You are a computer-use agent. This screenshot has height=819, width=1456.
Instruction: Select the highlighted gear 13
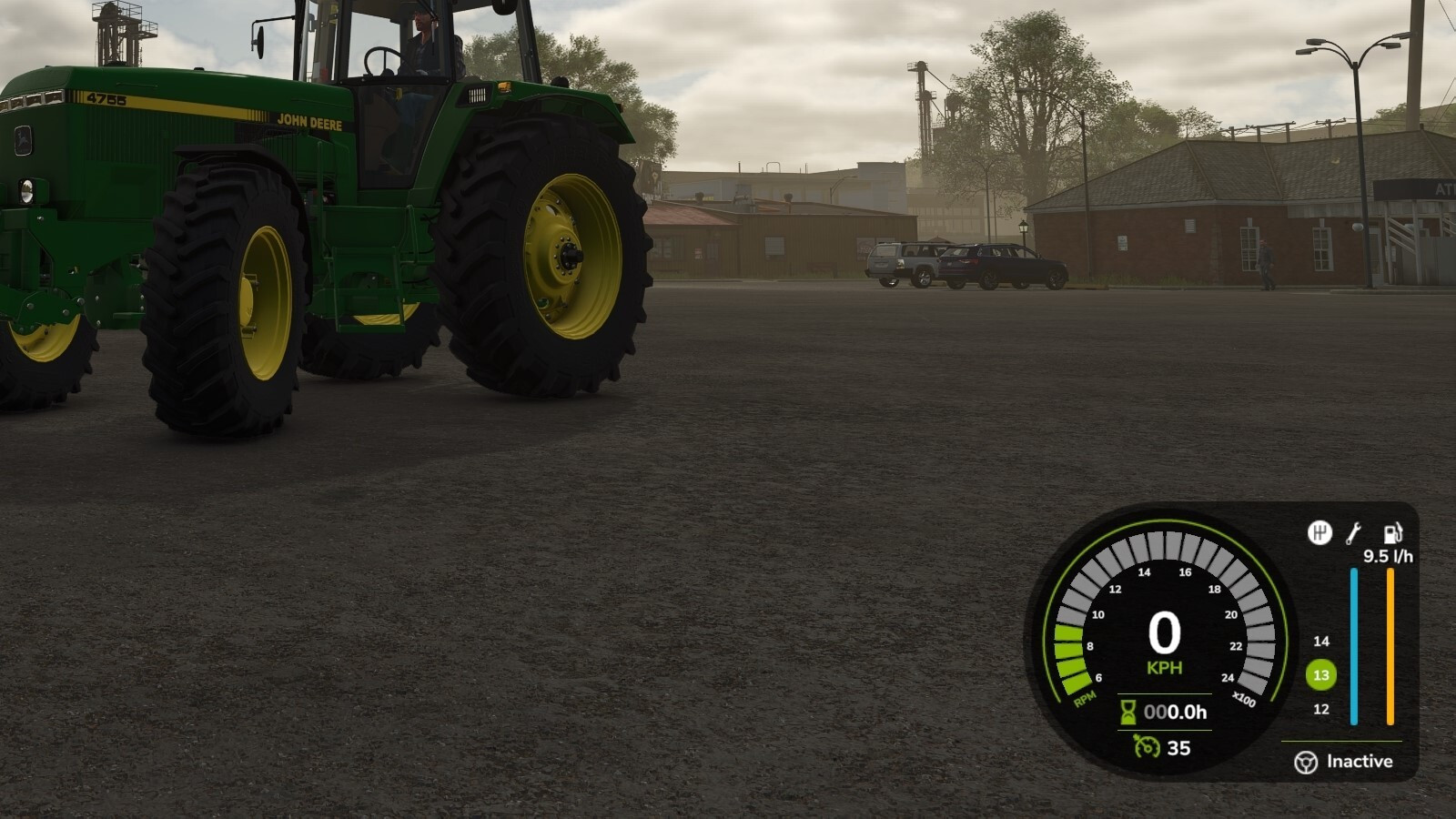click(1321, 675)
